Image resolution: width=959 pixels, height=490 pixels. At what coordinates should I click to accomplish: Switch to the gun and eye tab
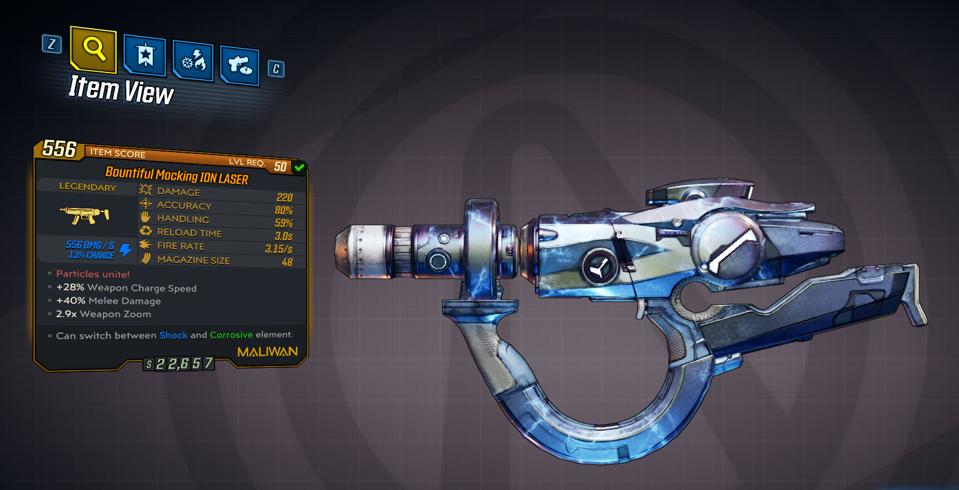click(240, 66)
